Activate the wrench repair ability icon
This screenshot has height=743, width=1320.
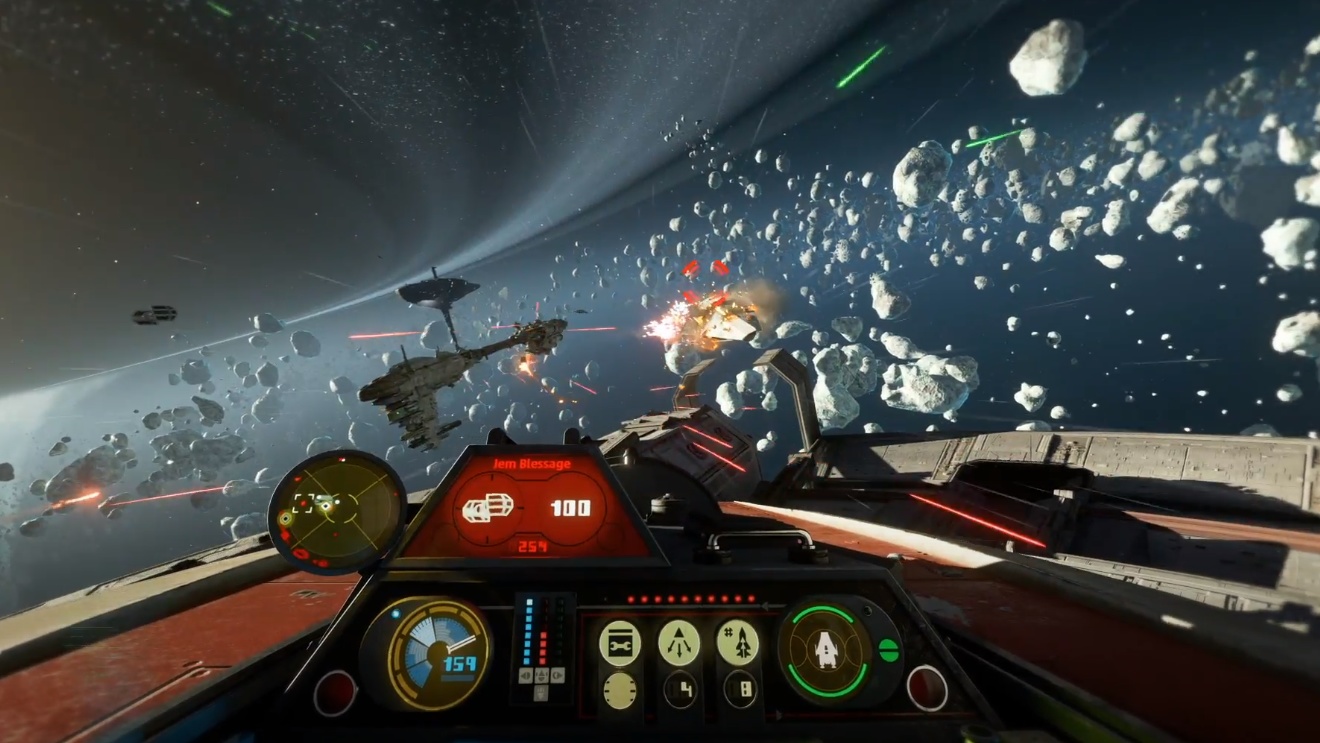click(620, 643)
